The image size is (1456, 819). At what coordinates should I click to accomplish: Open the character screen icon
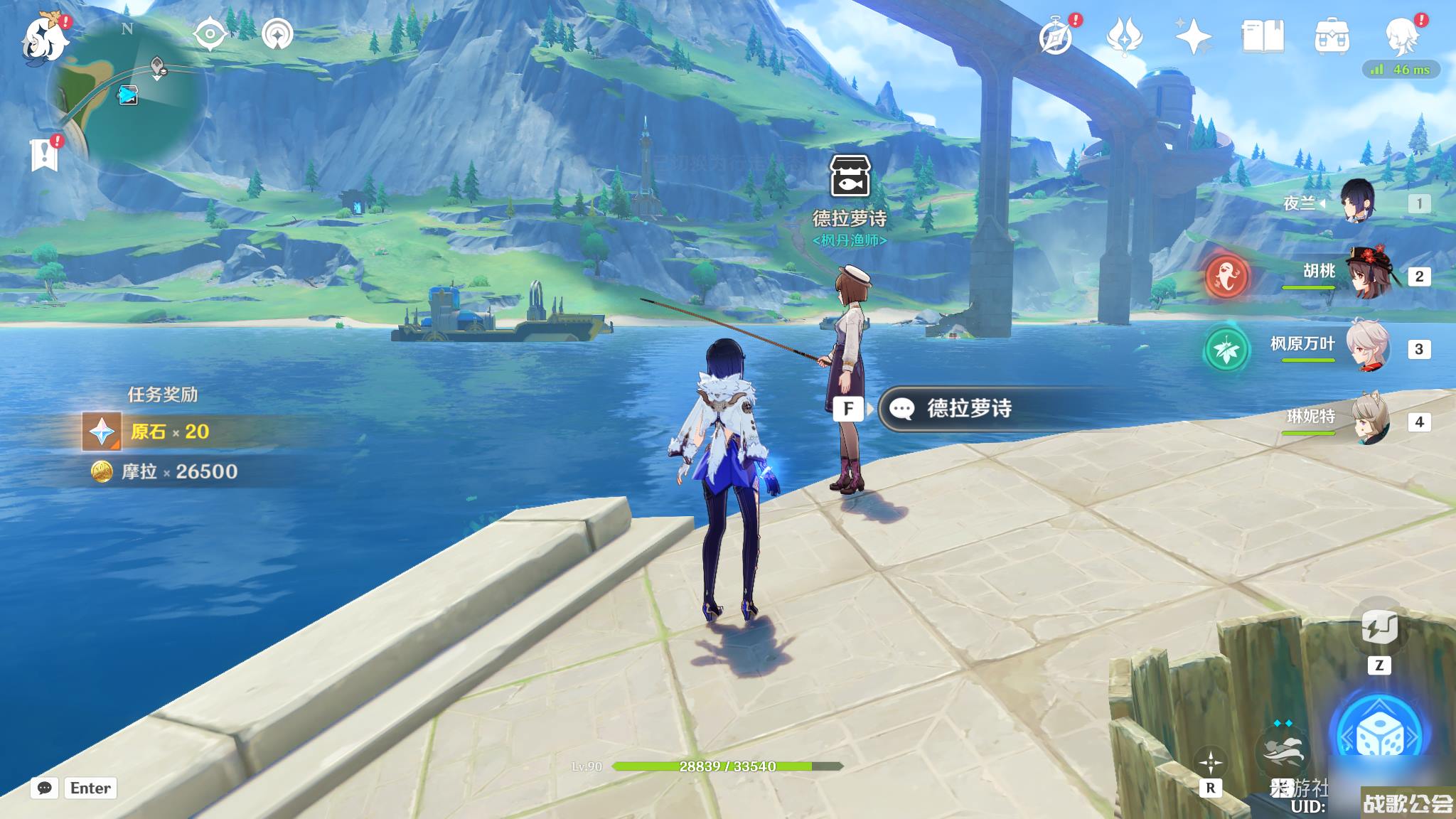pyautogui.click(x=1402, y=36)
